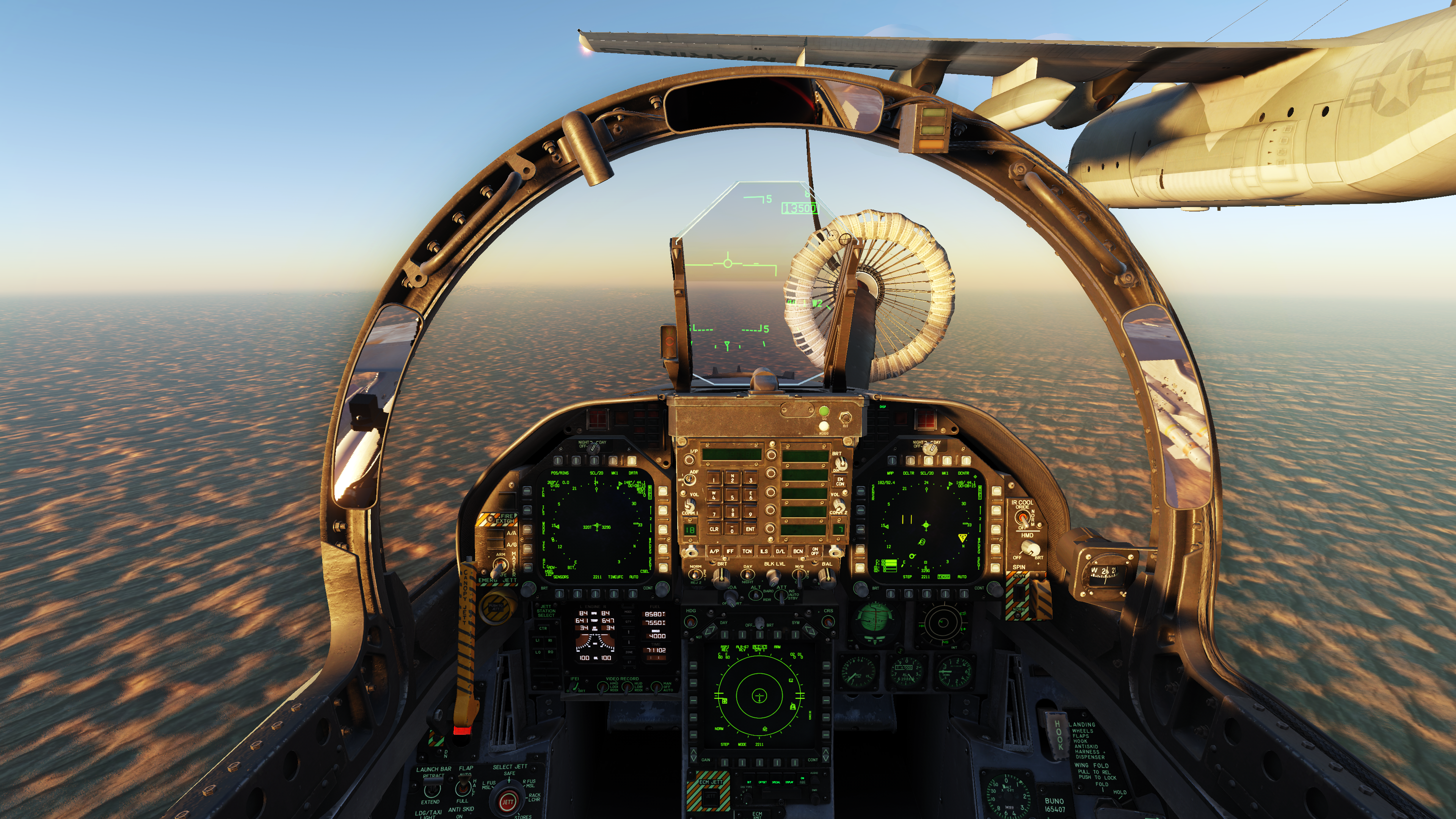This screenshot has width=1456, height=819.
Task: Hit the CLR key on the UFC keypad
Action: [714, 529]
